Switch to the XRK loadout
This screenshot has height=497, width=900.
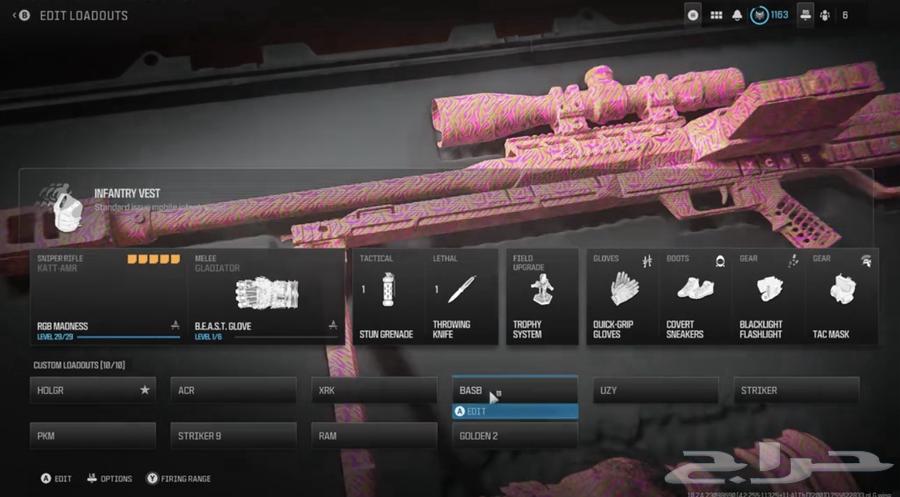pos(374,390)
